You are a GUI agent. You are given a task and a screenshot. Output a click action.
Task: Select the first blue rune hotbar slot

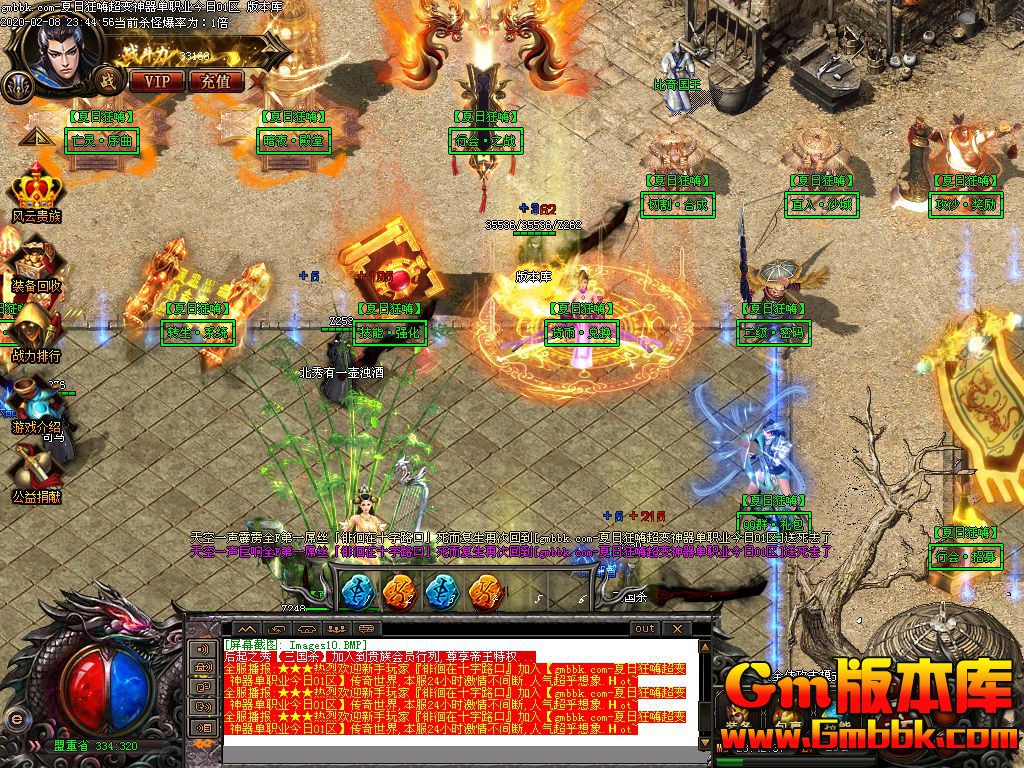(358, 591)
